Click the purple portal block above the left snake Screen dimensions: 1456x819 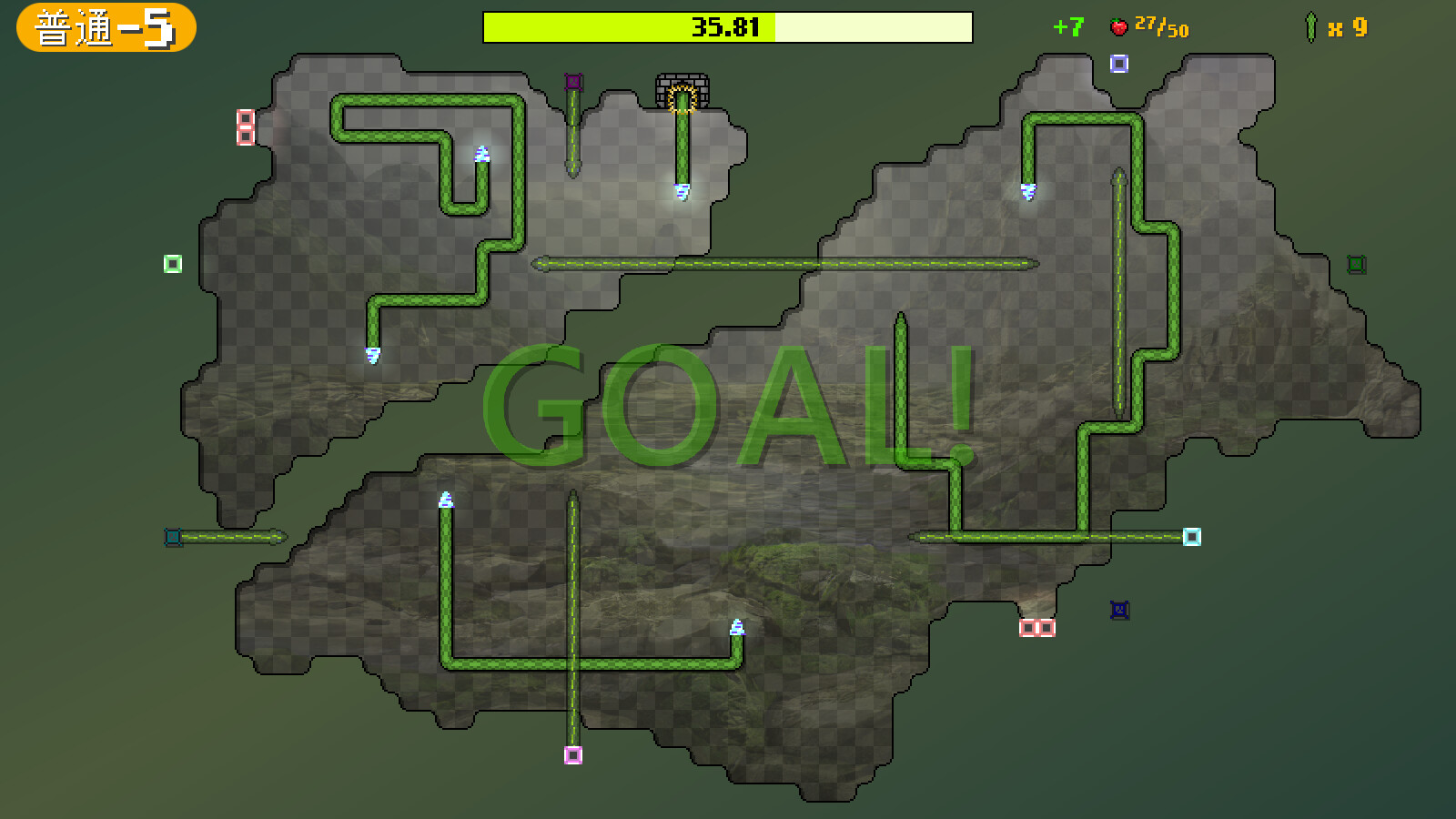[572, 81]
